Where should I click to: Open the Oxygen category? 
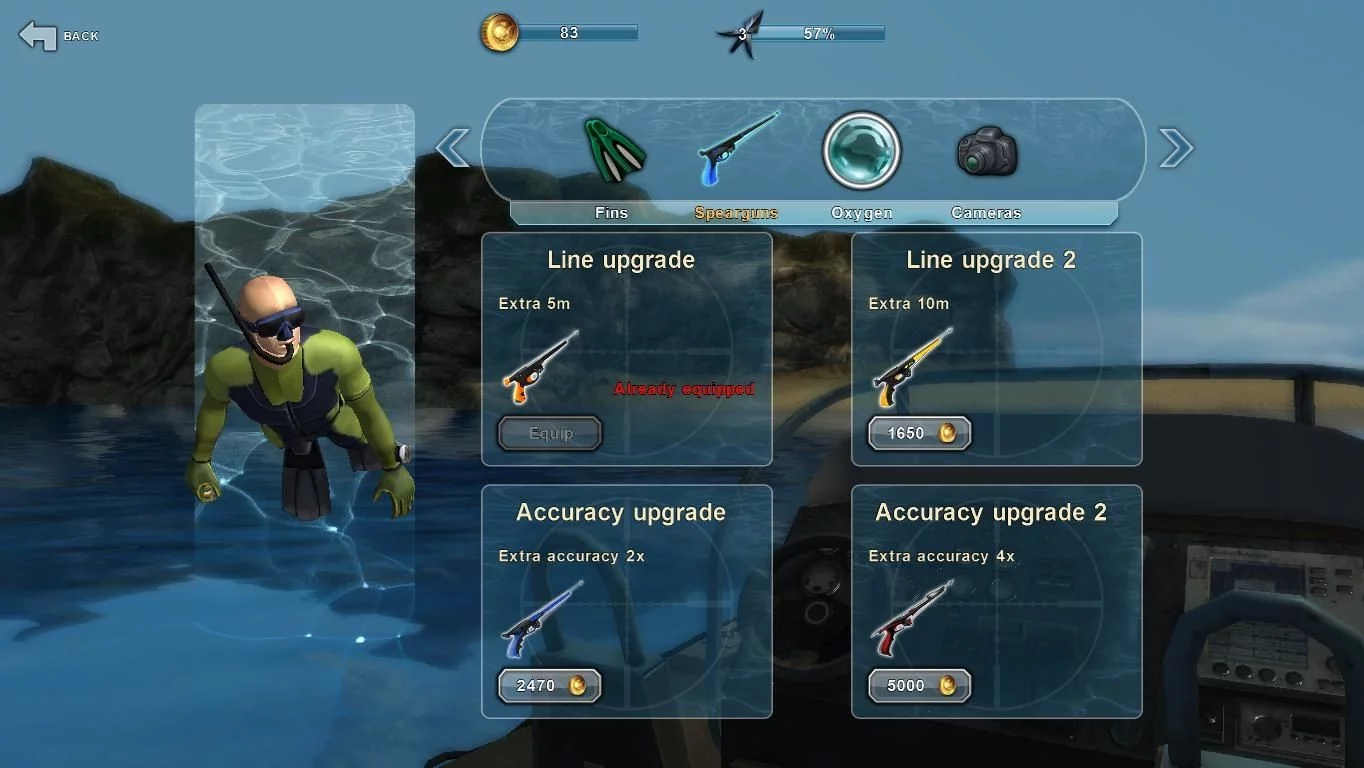pyautogui.click(x=861, y=151)
